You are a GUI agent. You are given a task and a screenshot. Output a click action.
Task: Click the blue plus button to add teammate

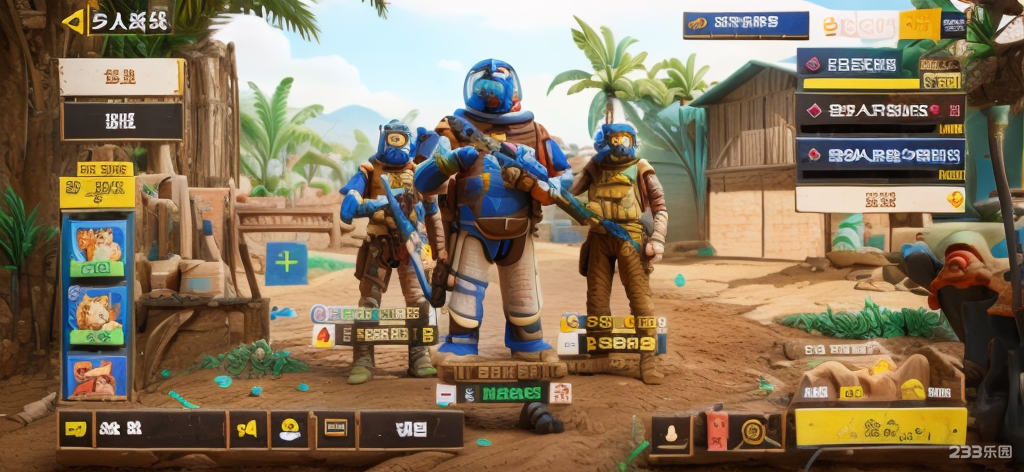click(287, 263)
